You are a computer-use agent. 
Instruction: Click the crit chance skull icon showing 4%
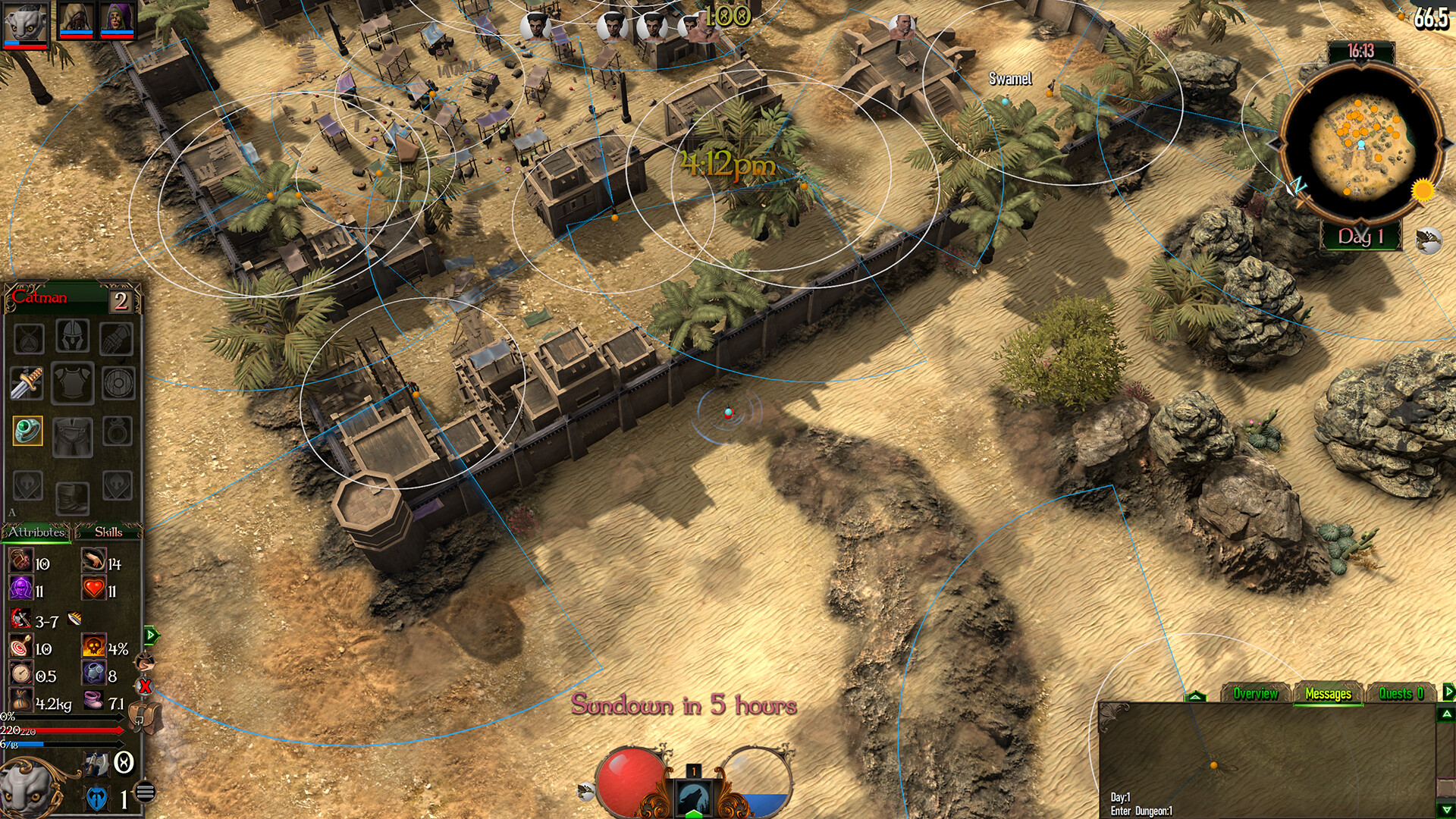pos(93,645)
